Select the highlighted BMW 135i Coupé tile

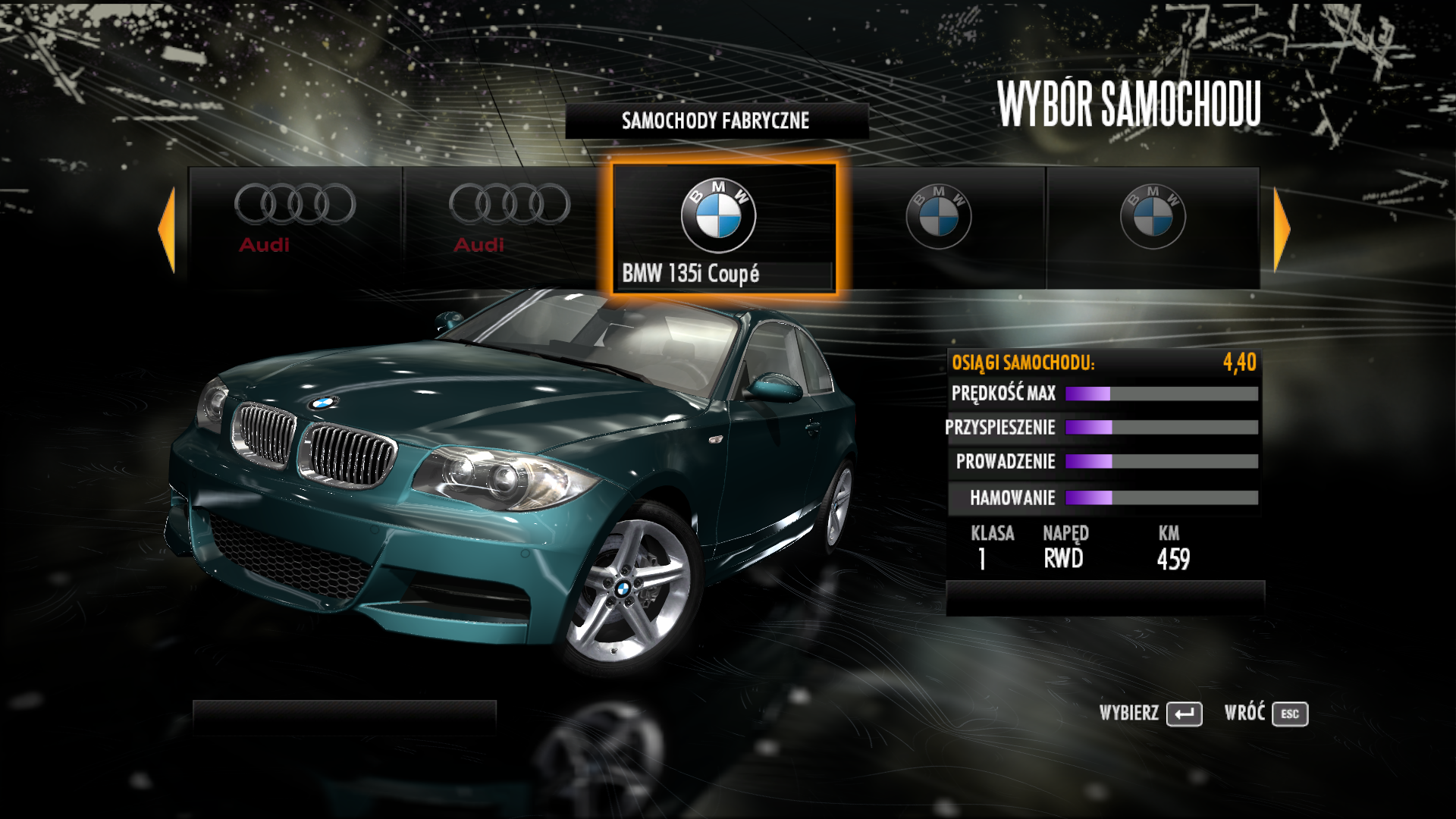tap(723, 229)
